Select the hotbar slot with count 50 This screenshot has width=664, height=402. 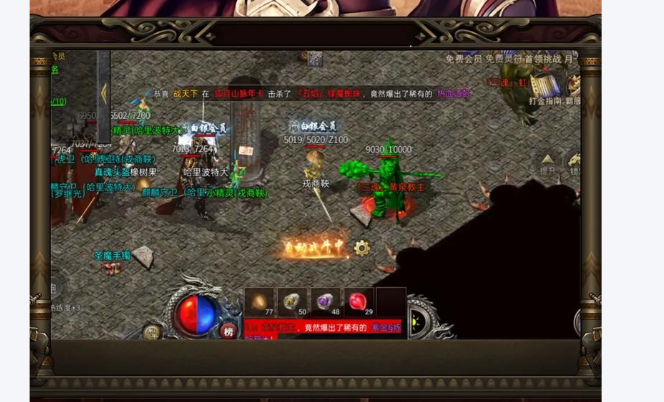(293, 301)
